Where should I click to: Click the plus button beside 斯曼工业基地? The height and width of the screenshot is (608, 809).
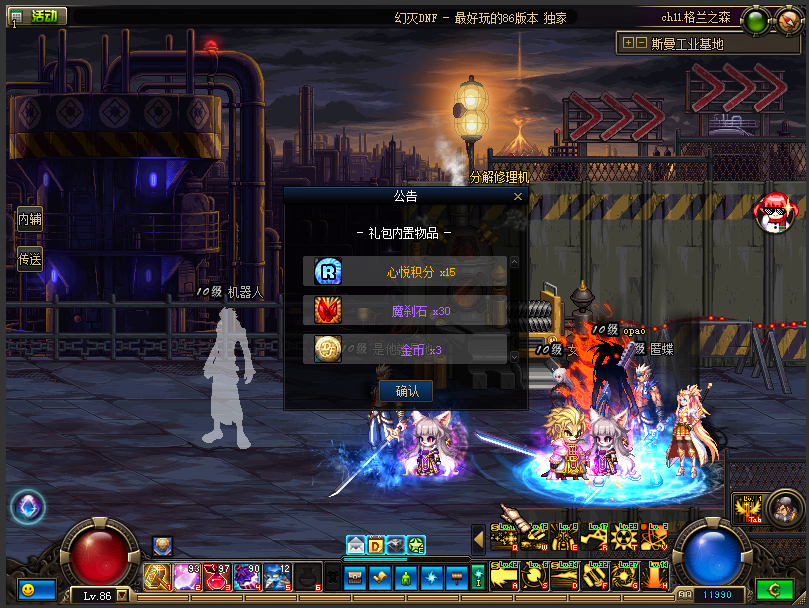(x=627, y=43)
